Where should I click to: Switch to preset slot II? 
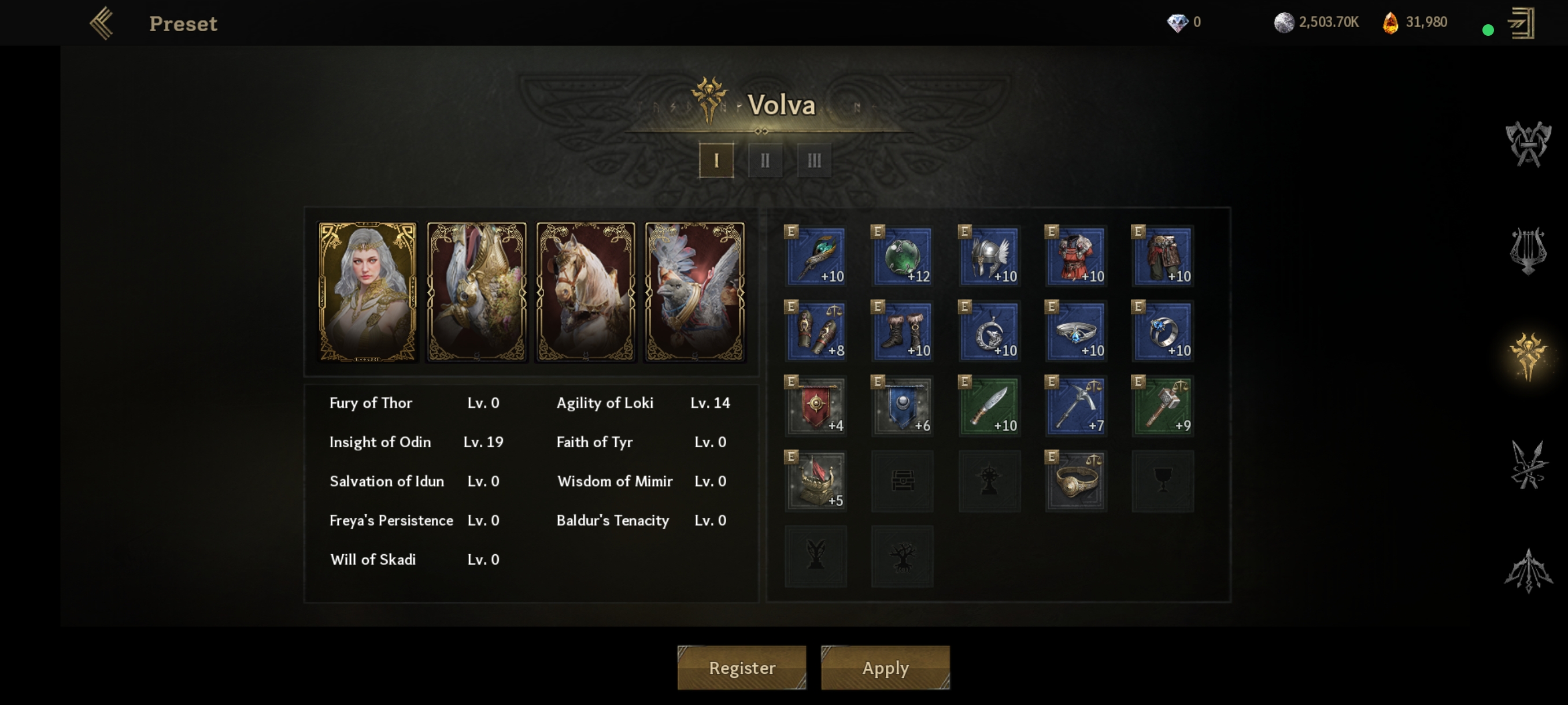[x=765, y=161]
